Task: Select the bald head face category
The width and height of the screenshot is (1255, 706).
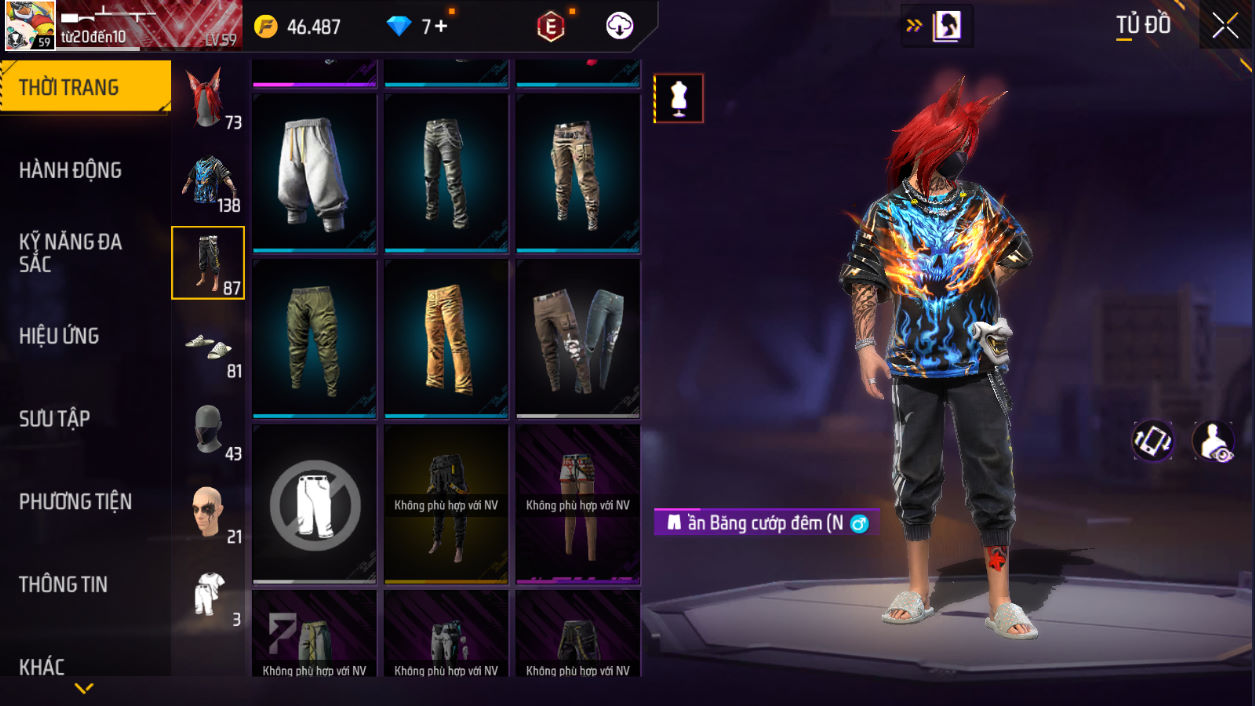Action: pyautogui.click(x=208, y=512)
